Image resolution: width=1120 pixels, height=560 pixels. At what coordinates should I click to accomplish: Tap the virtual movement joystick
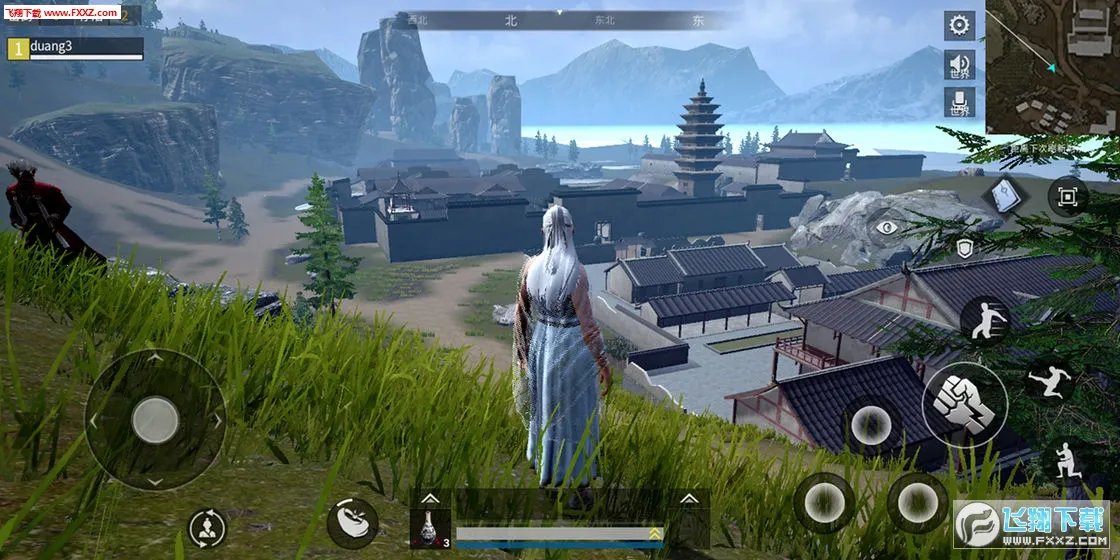(155, 419)
